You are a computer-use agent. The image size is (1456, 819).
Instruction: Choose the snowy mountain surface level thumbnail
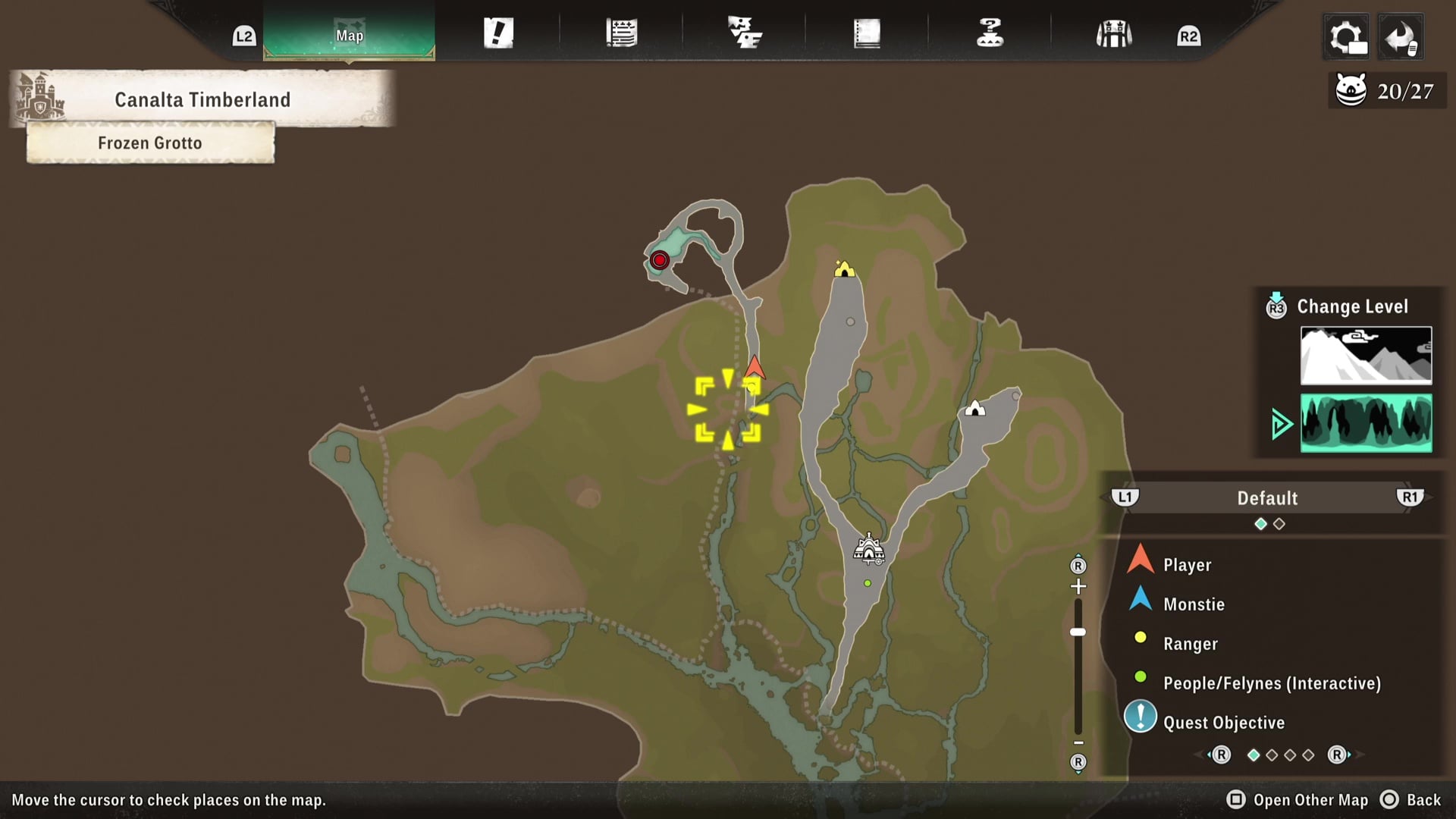(x=1366, y=356)
